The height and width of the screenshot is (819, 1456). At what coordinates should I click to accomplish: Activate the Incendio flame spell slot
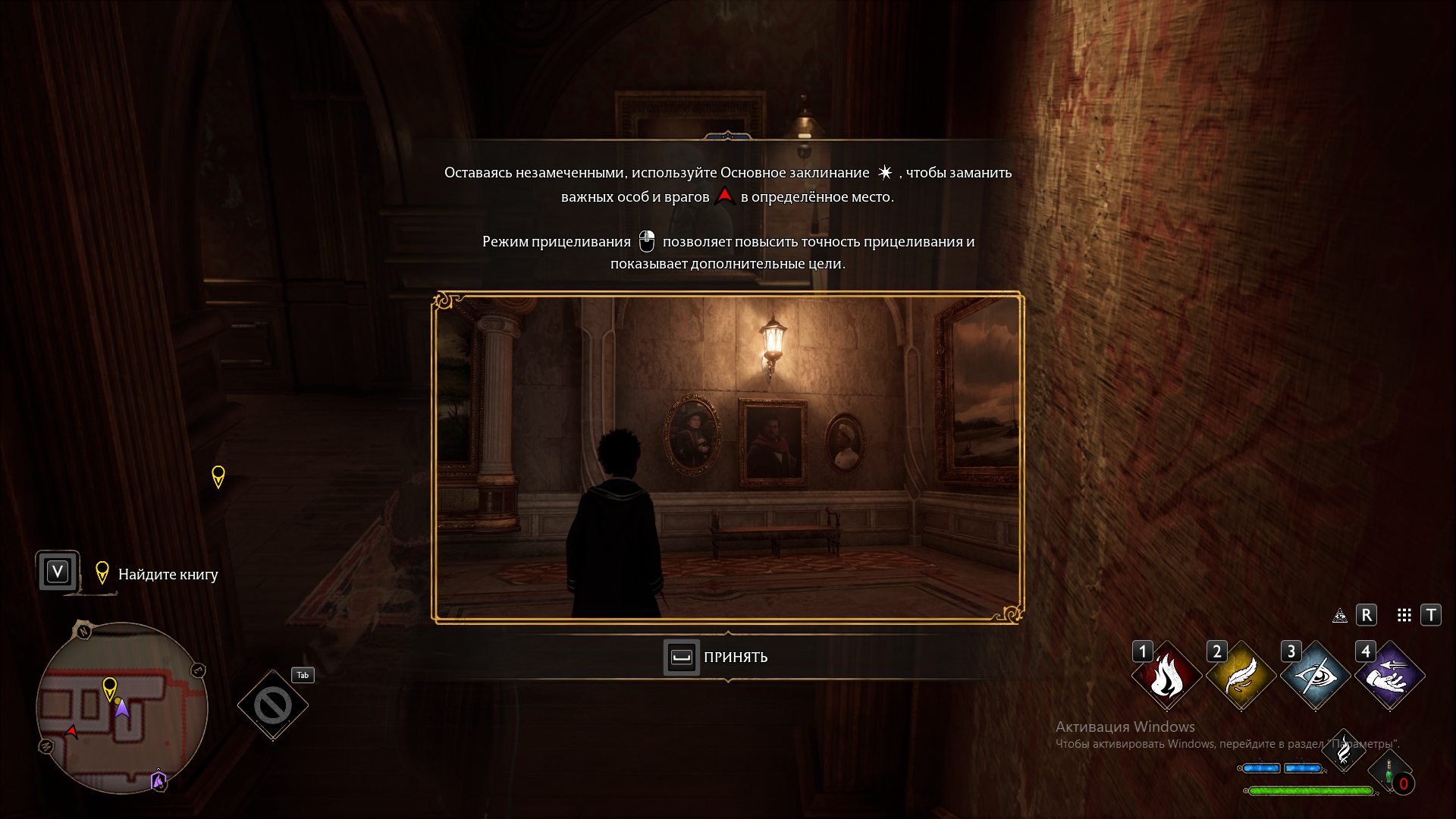pos(1166,676)
